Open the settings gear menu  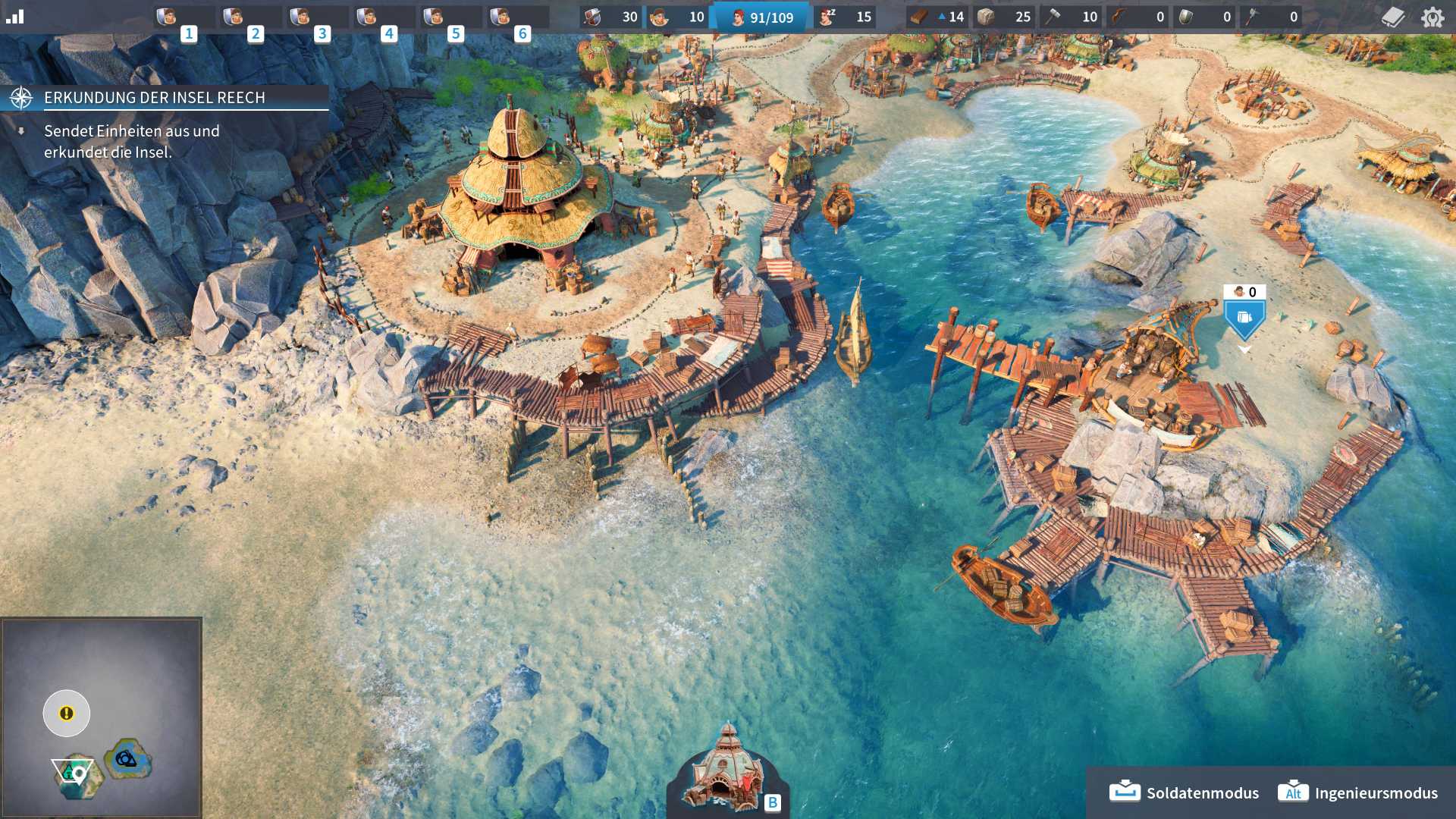[1432, 17]
